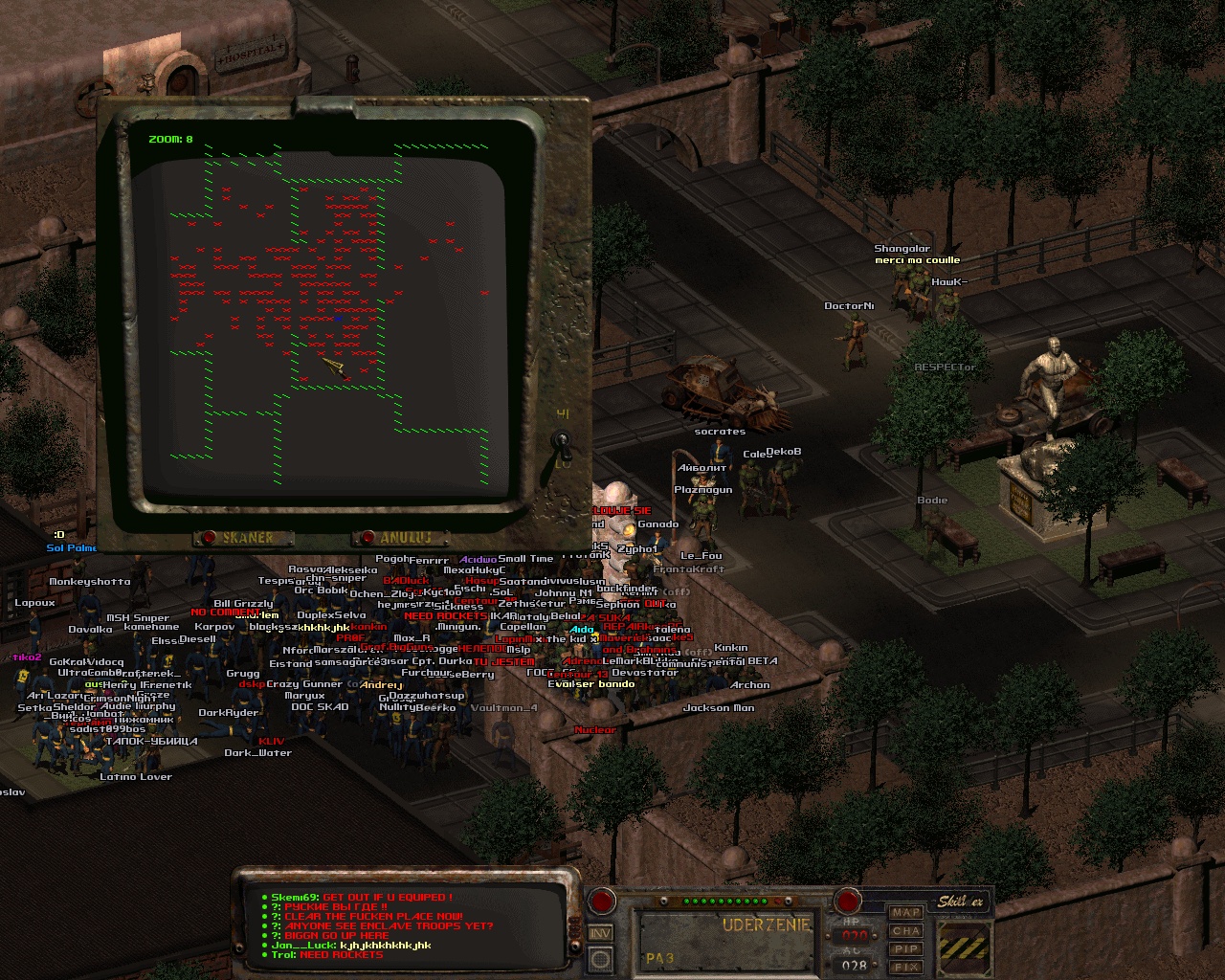Click the chat message log window
Viewport: 1225px width, 980px height.
[x=407, y=925]
